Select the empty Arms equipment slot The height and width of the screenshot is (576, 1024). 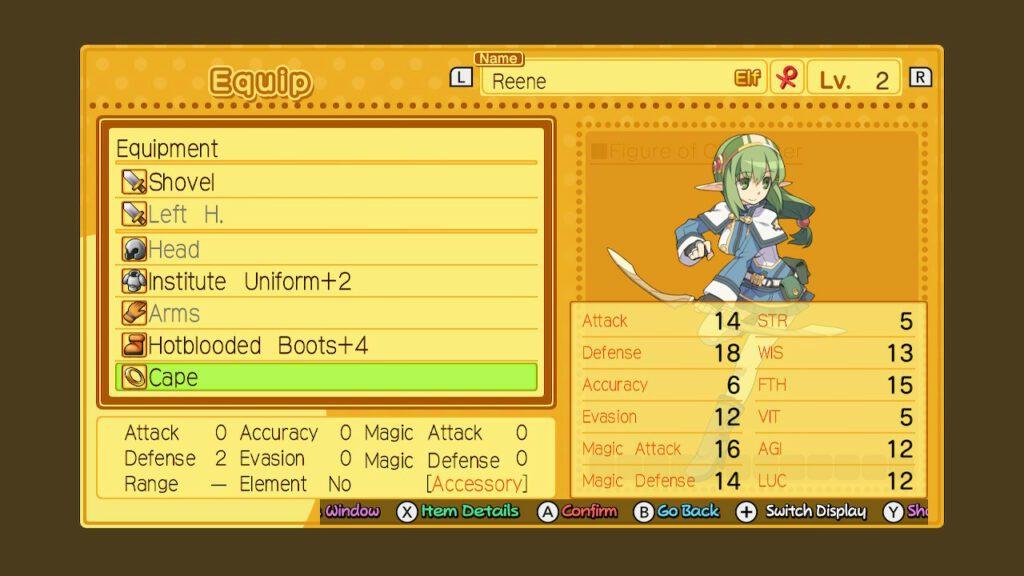pos(326,313)
